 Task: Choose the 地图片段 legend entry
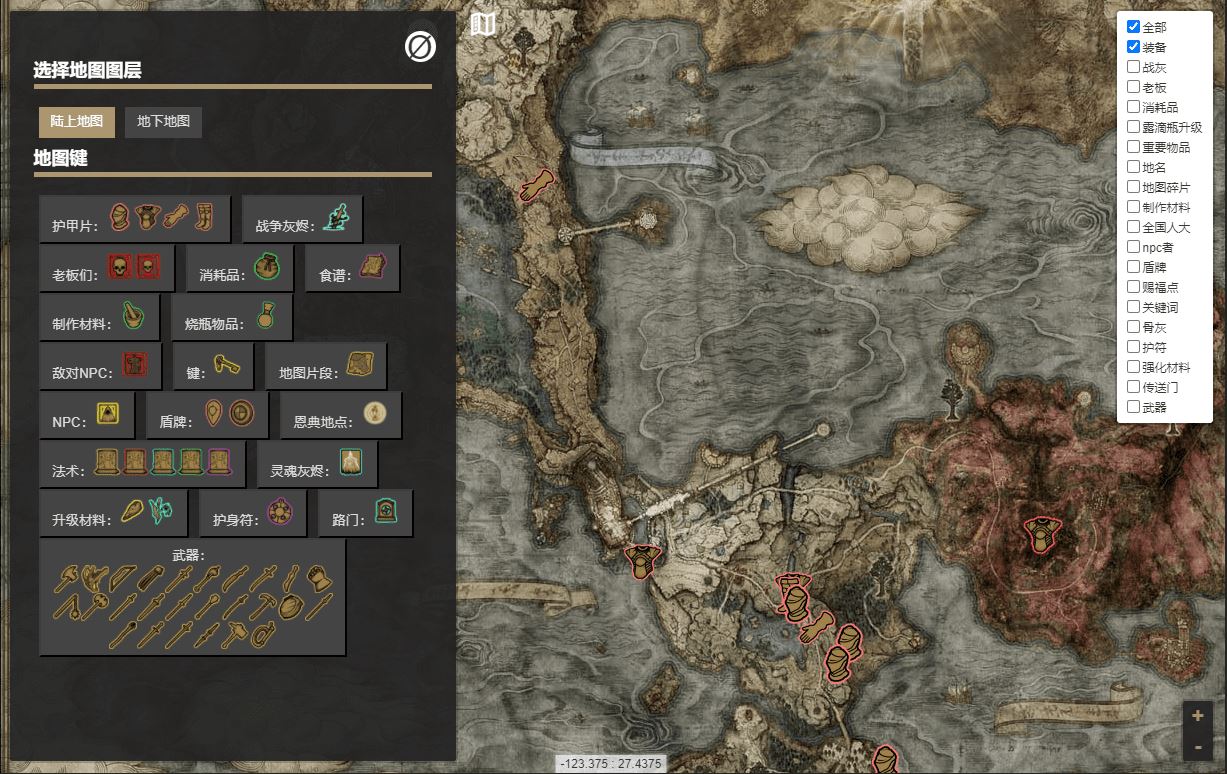(325, 367)
